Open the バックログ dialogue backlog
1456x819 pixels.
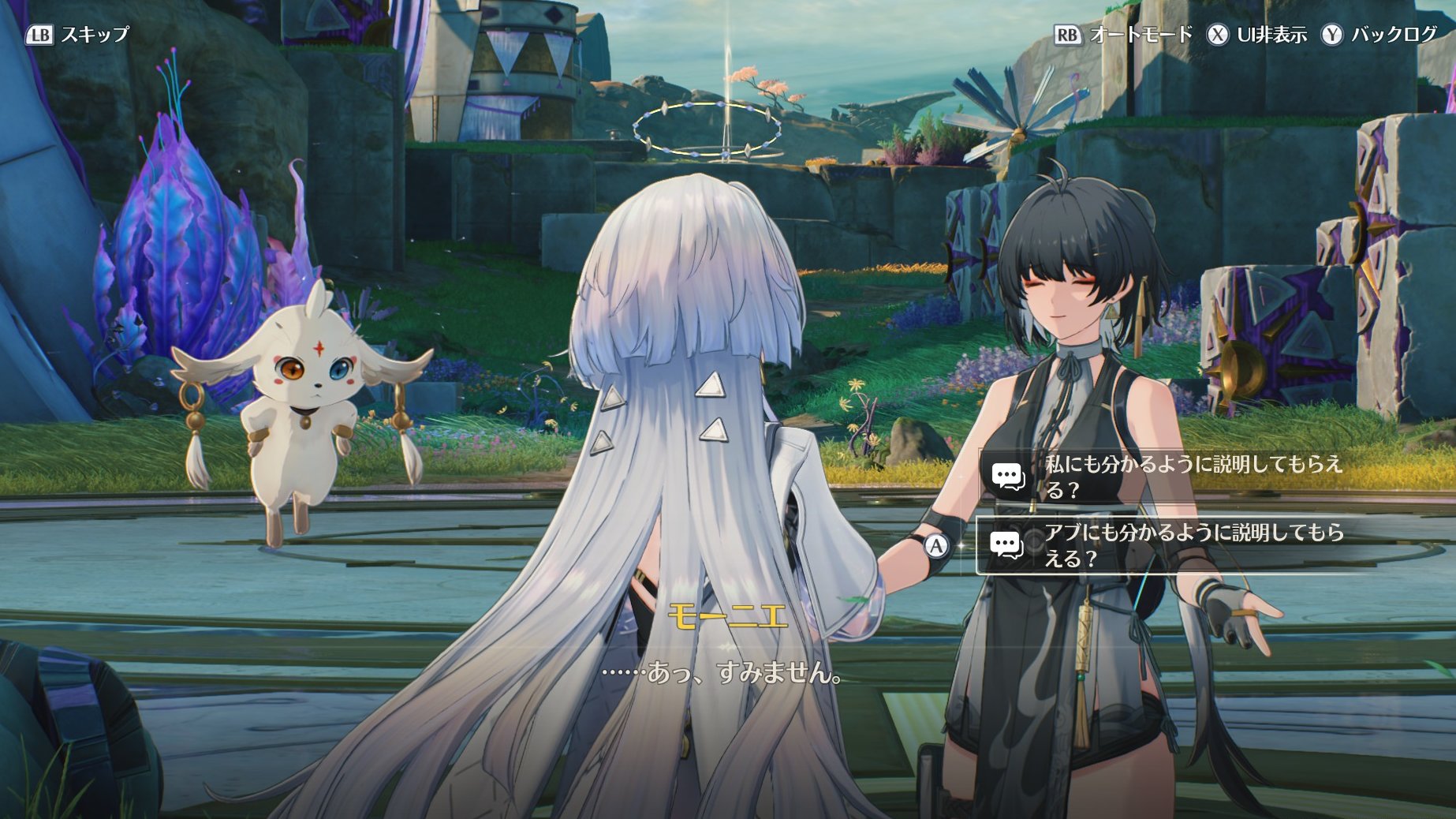[1380, 35]
